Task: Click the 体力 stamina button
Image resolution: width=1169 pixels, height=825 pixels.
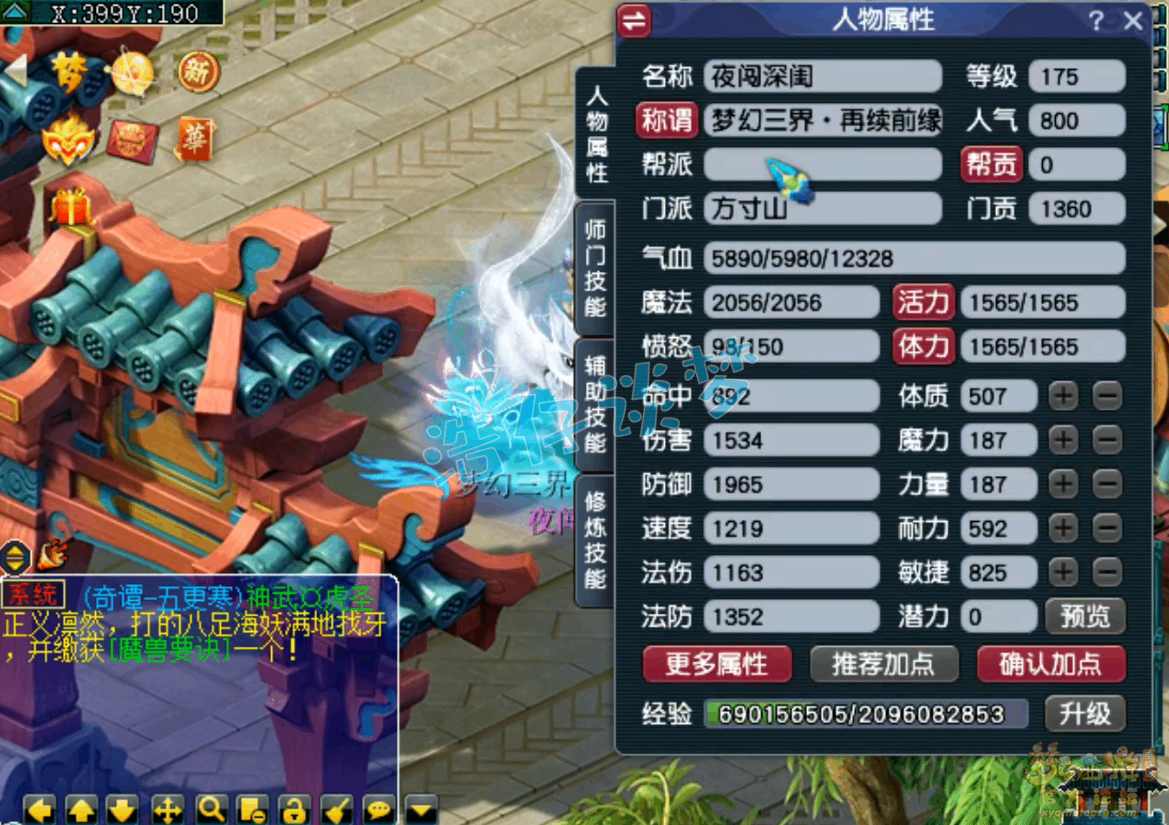Action: click(923, 347)
